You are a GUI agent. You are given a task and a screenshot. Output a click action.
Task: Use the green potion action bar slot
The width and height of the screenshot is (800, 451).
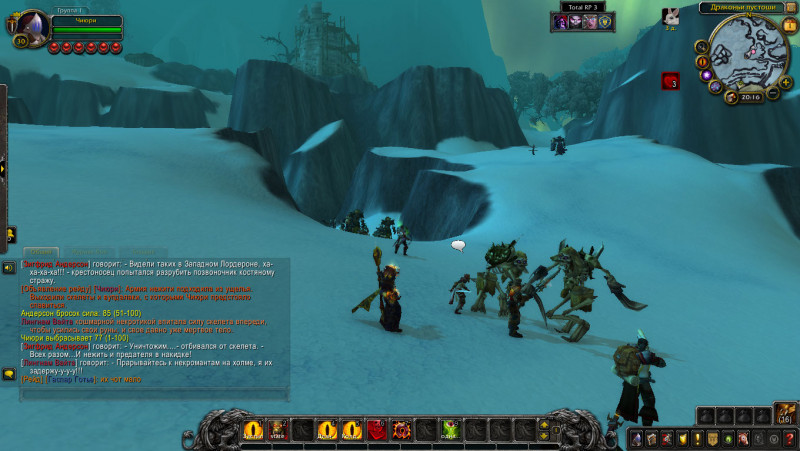pos(450,430)
